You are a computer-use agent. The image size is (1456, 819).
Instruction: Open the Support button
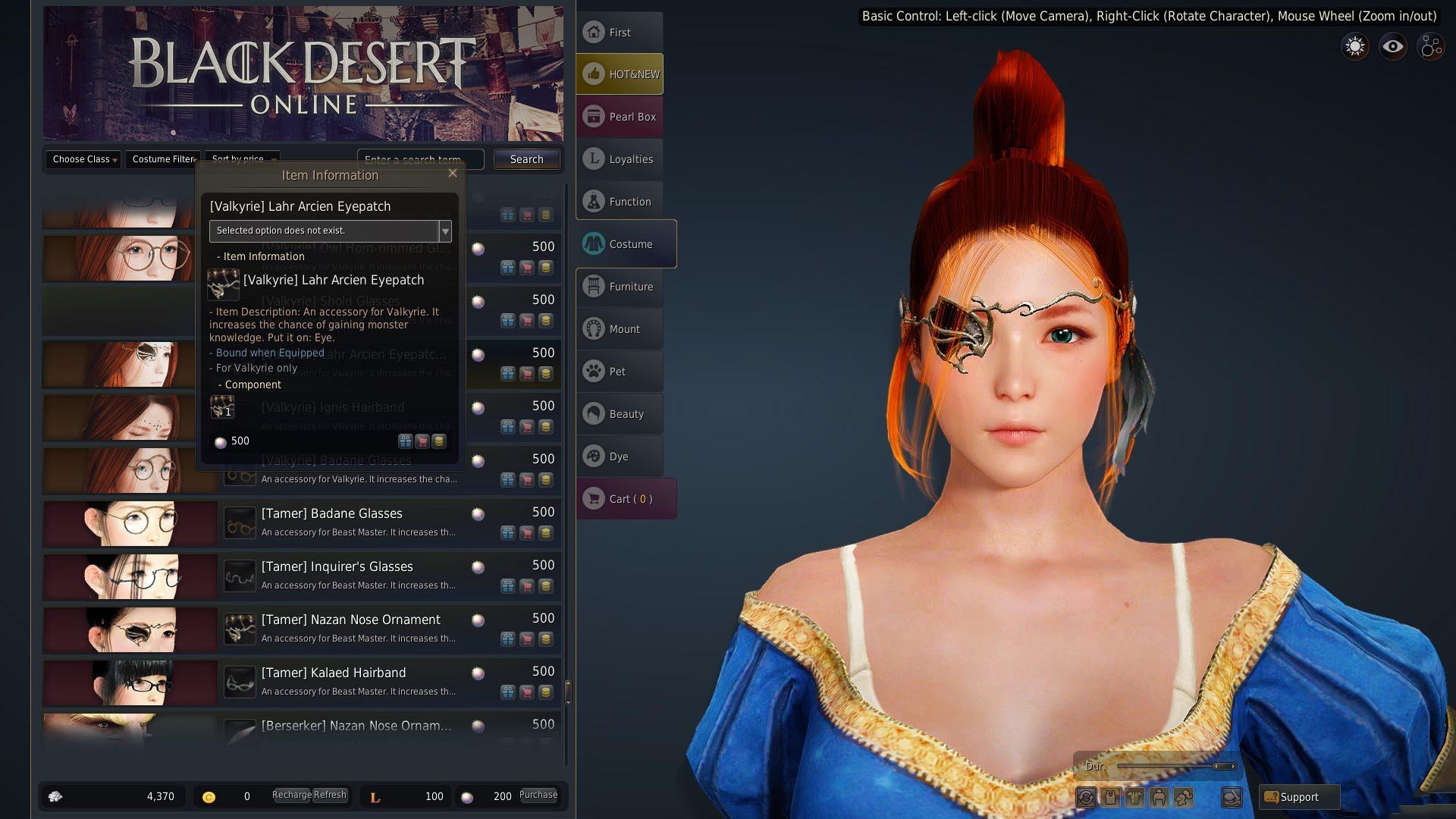pos(1298,797)
